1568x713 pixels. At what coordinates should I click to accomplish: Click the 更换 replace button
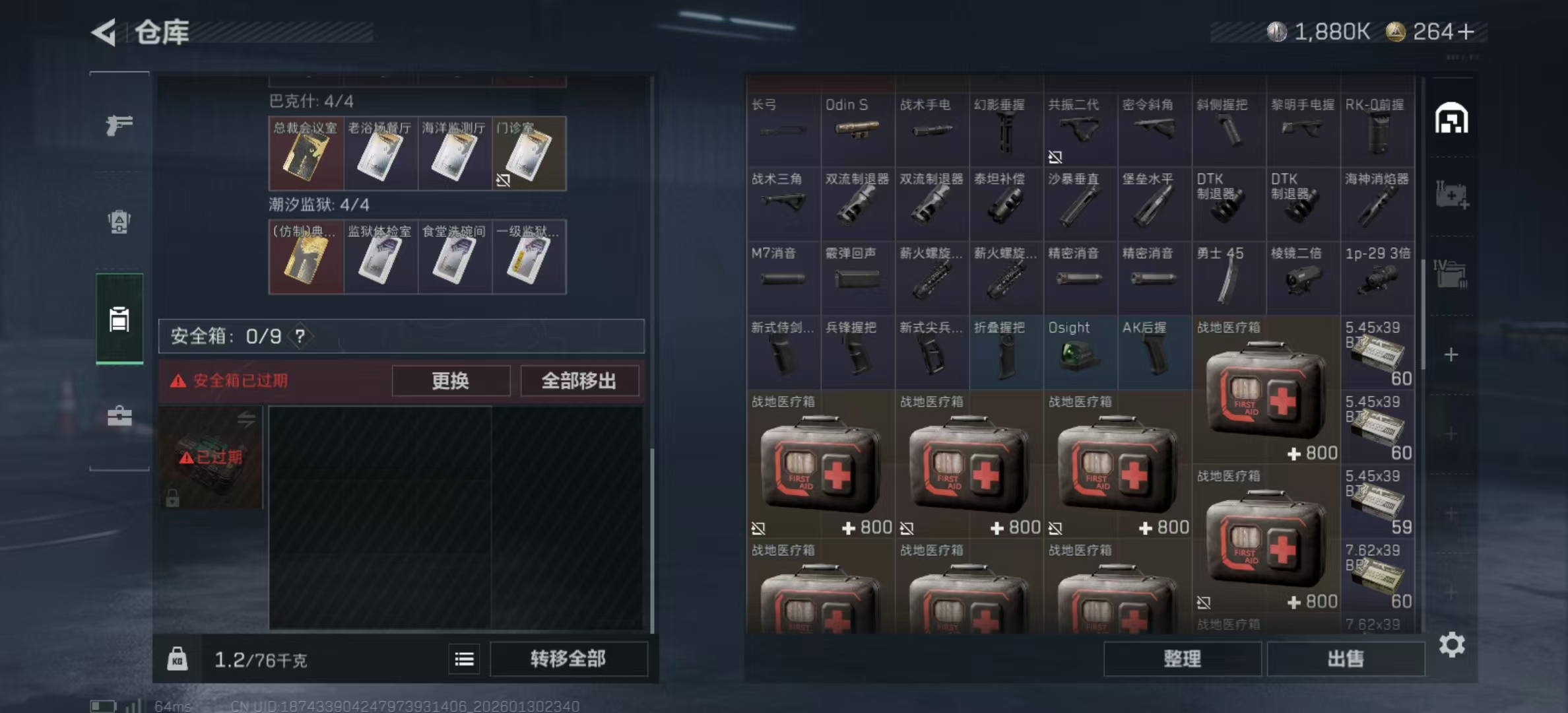[x=451, y=381]
